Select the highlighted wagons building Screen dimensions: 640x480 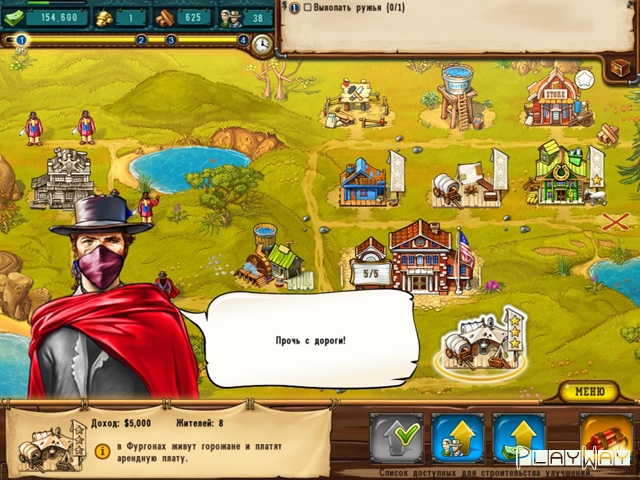pyautogui.click(x=482, y=342)
